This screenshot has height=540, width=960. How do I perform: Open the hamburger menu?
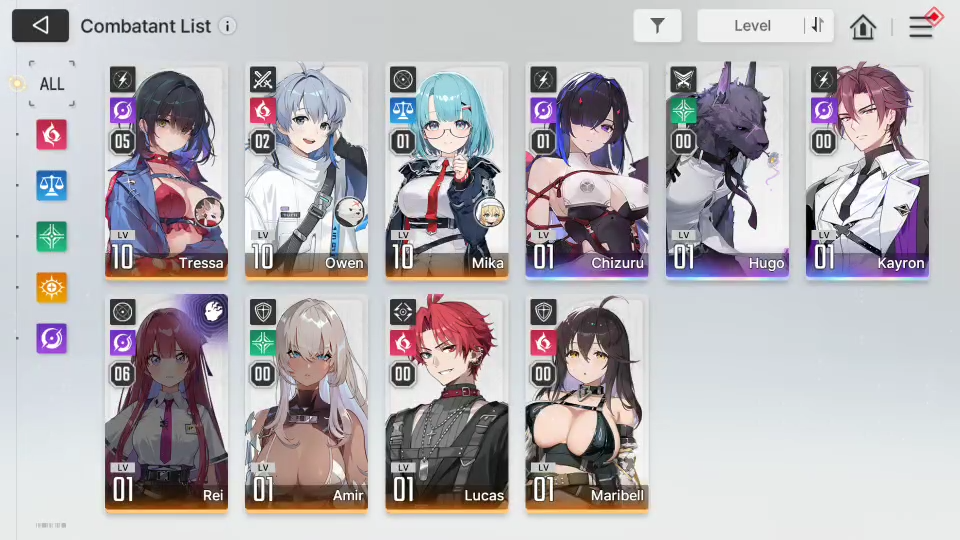coord(921,27)
